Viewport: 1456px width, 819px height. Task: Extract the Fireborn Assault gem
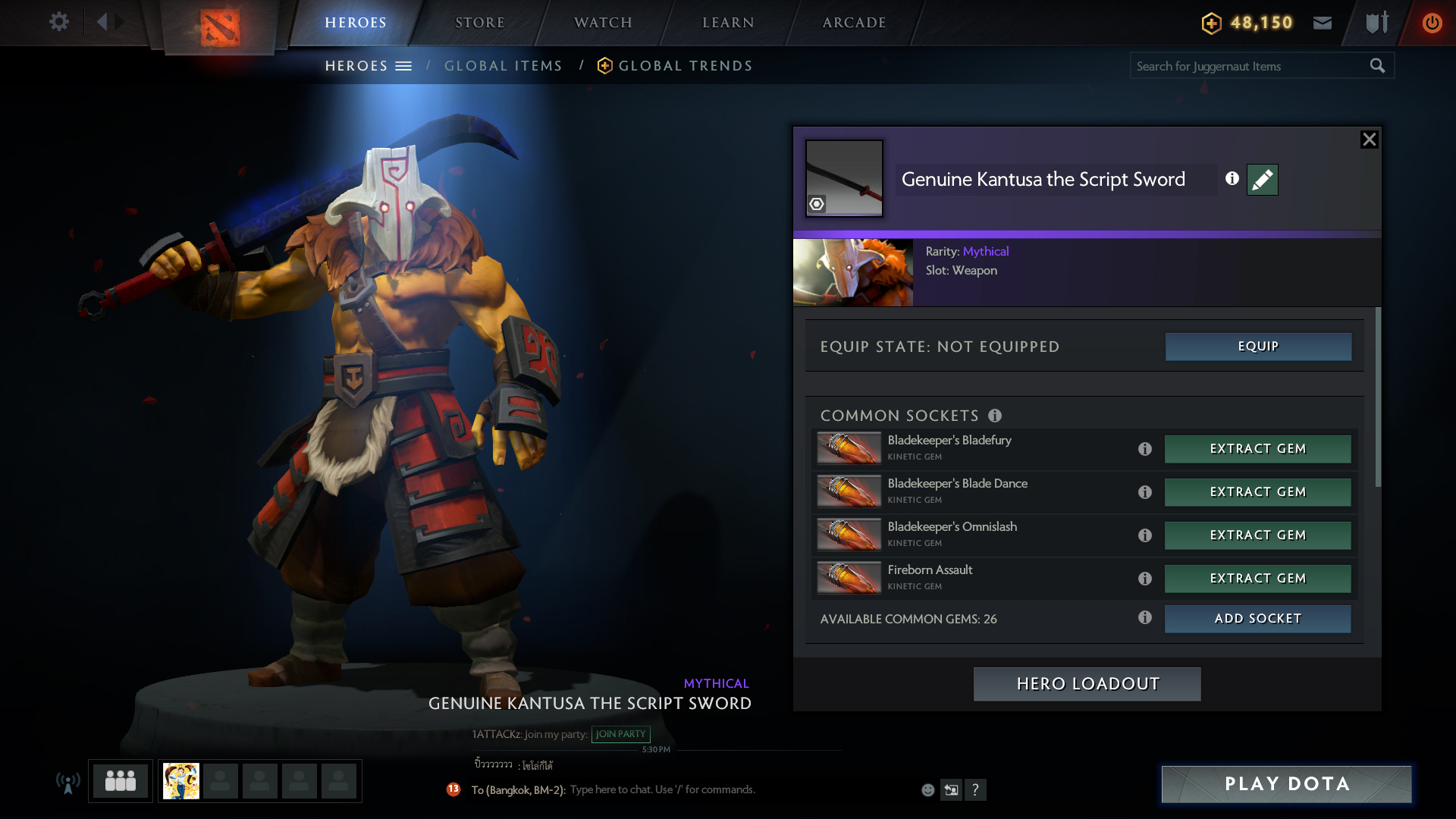[x=1257, y=579]
